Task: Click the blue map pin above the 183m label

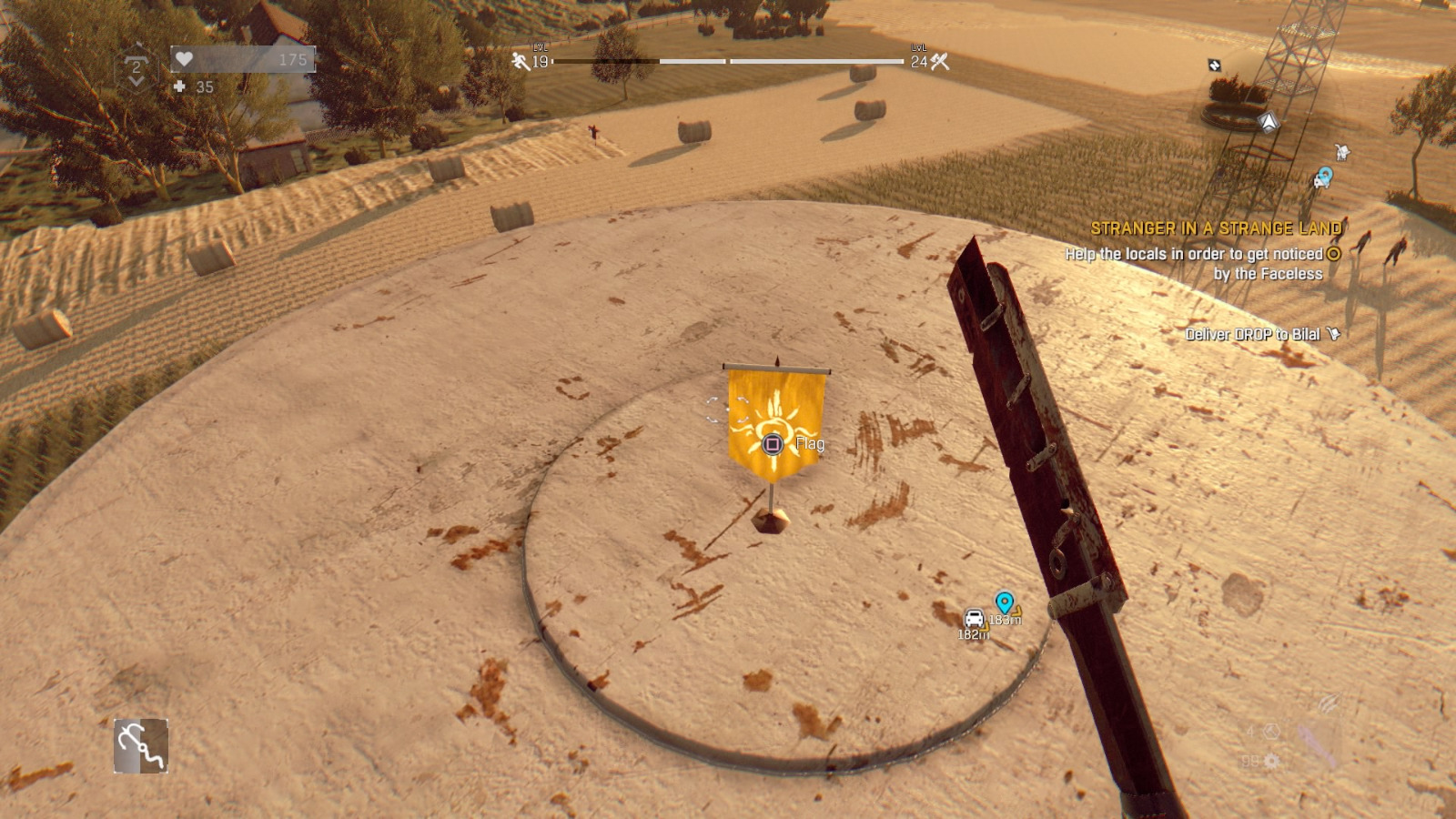Action: tap(1004, 601)
